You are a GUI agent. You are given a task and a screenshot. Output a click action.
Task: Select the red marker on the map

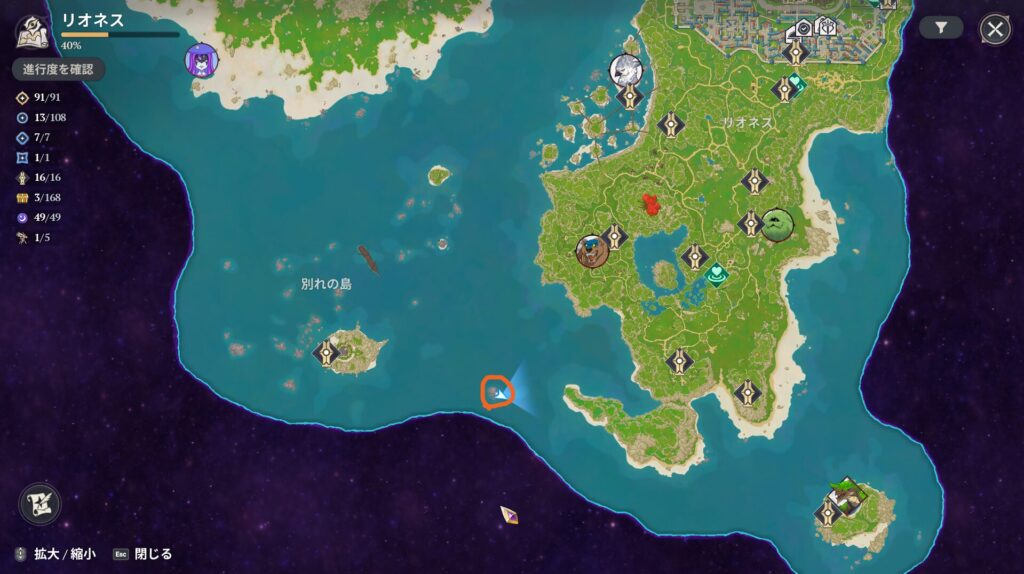click(652, 205)
